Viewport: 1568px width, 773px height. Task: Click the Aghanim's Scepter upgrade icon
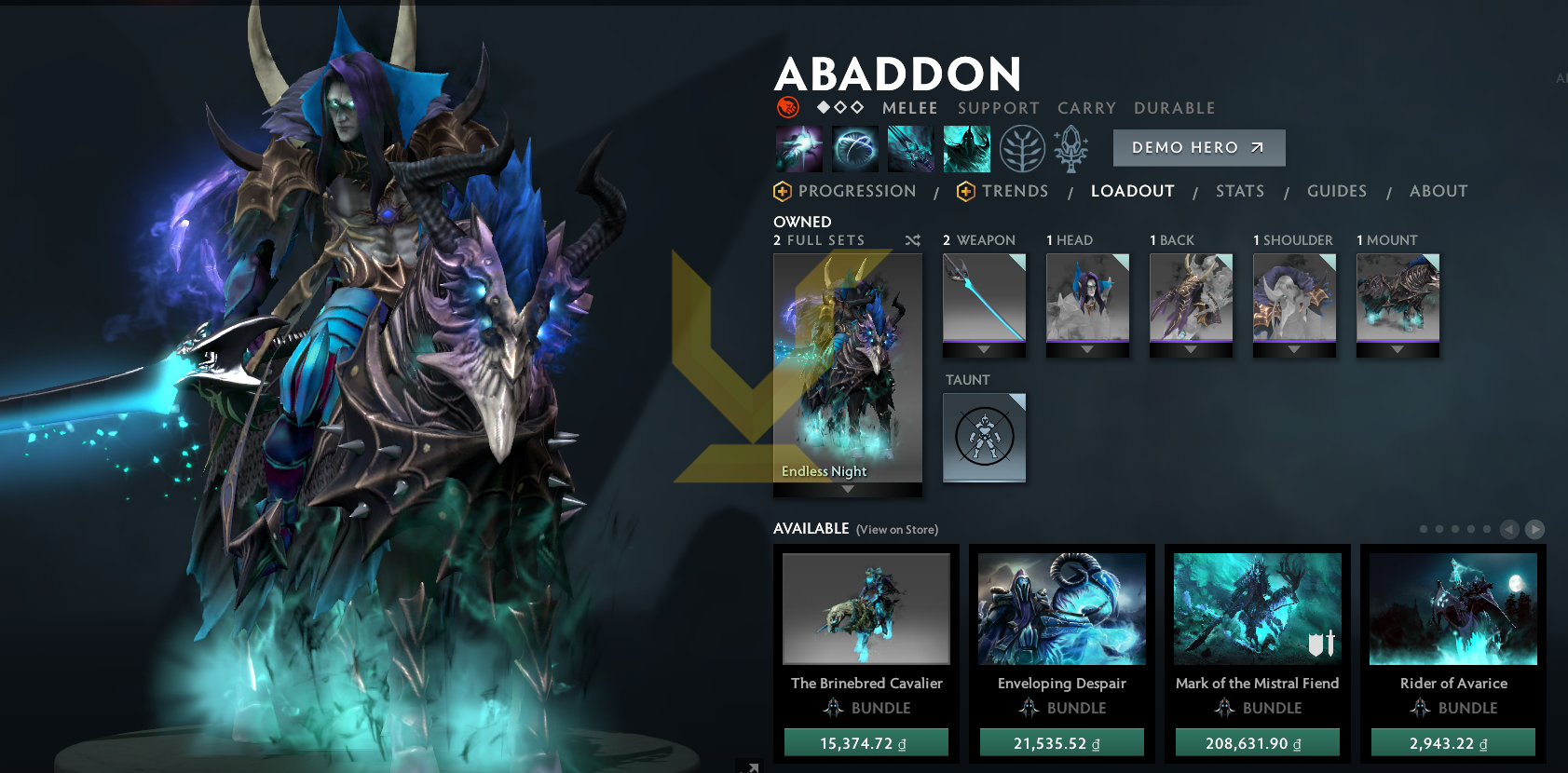[x=1071, y=149]
